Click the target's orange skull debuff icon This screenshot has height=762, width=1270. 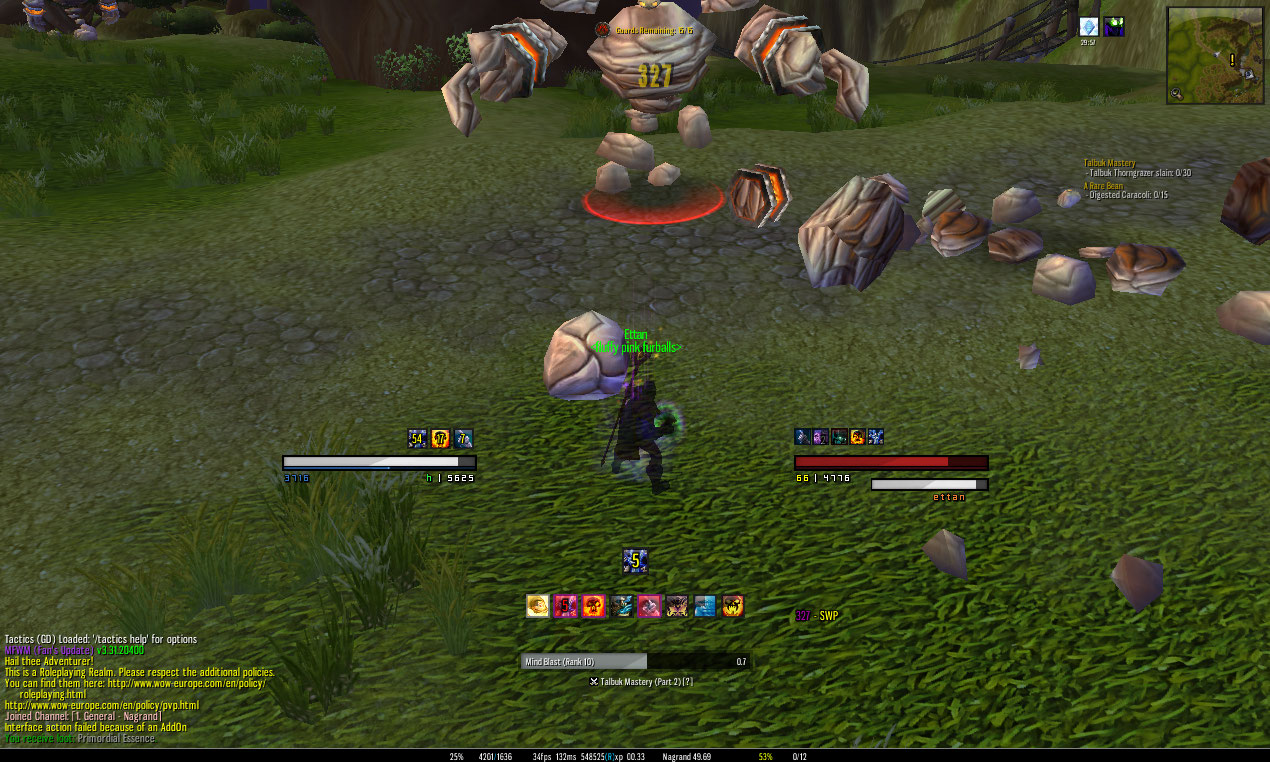click(857, 436)
